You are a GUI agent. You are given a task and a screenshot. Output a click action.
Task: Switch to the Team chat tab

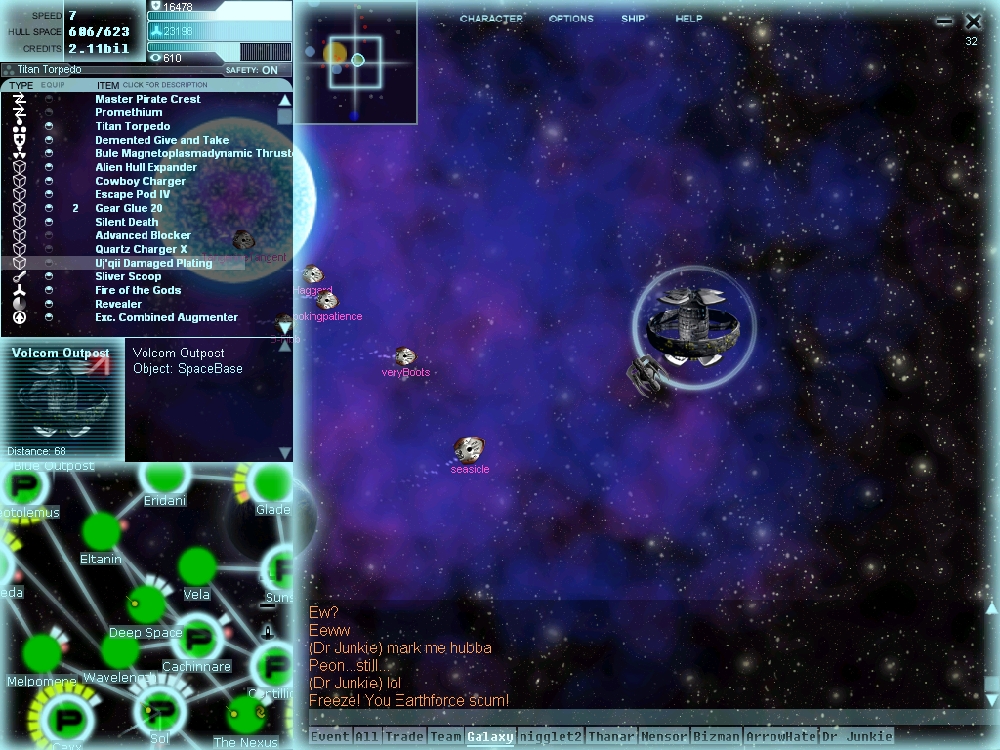(x=446, y=737)
